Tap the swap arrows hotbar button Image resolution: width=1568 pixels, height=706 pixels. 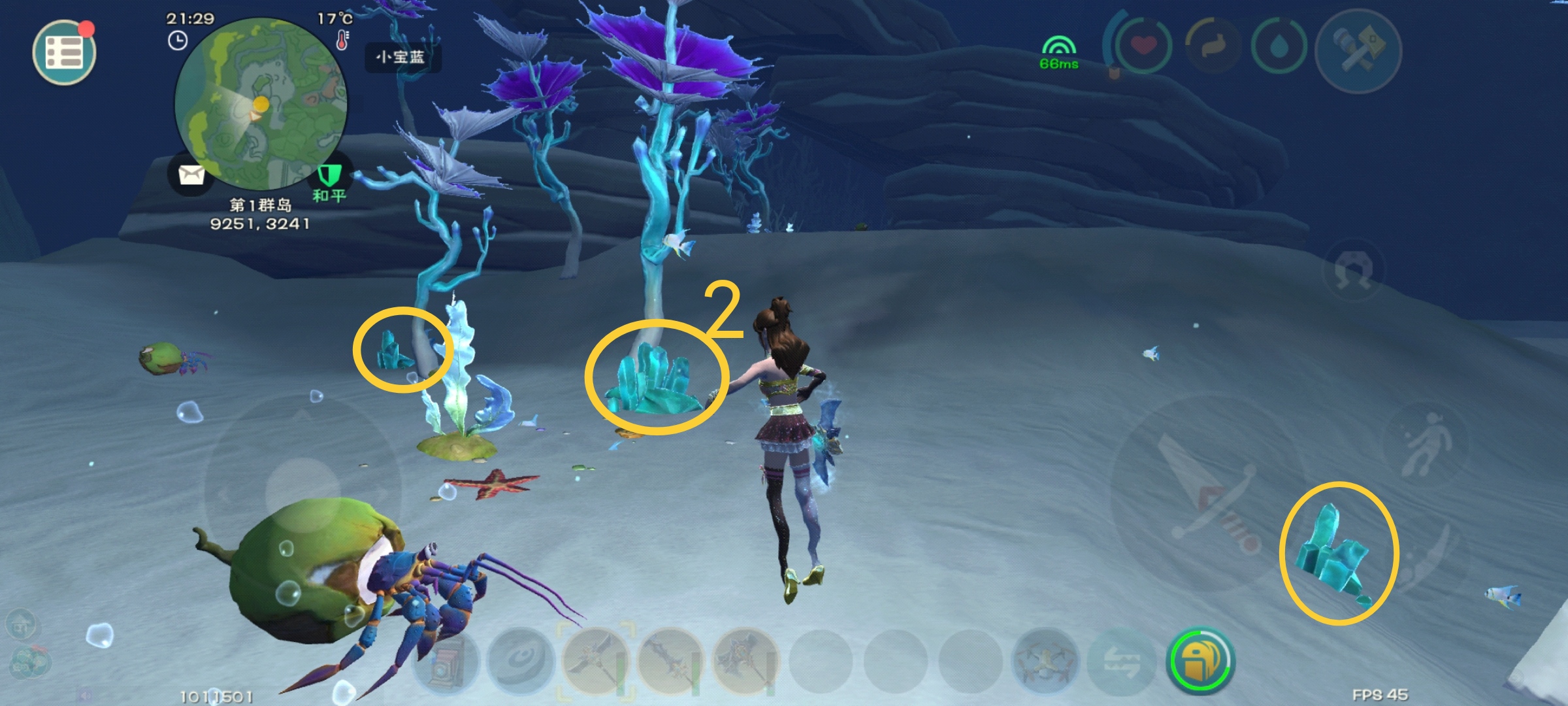(1122, 662)
